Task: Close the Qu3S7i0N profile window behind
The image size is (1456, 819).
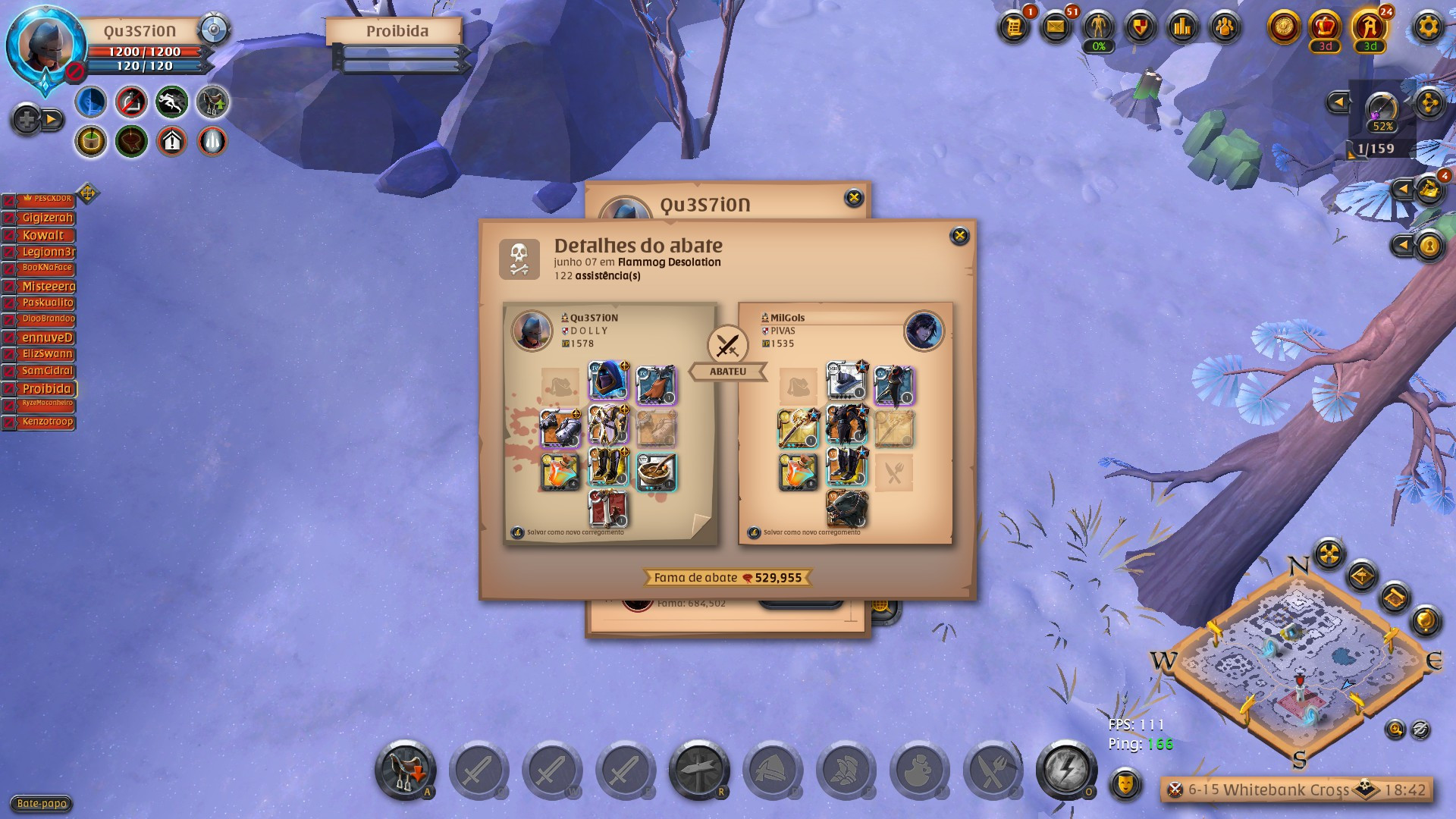Action: pos(853,198)
